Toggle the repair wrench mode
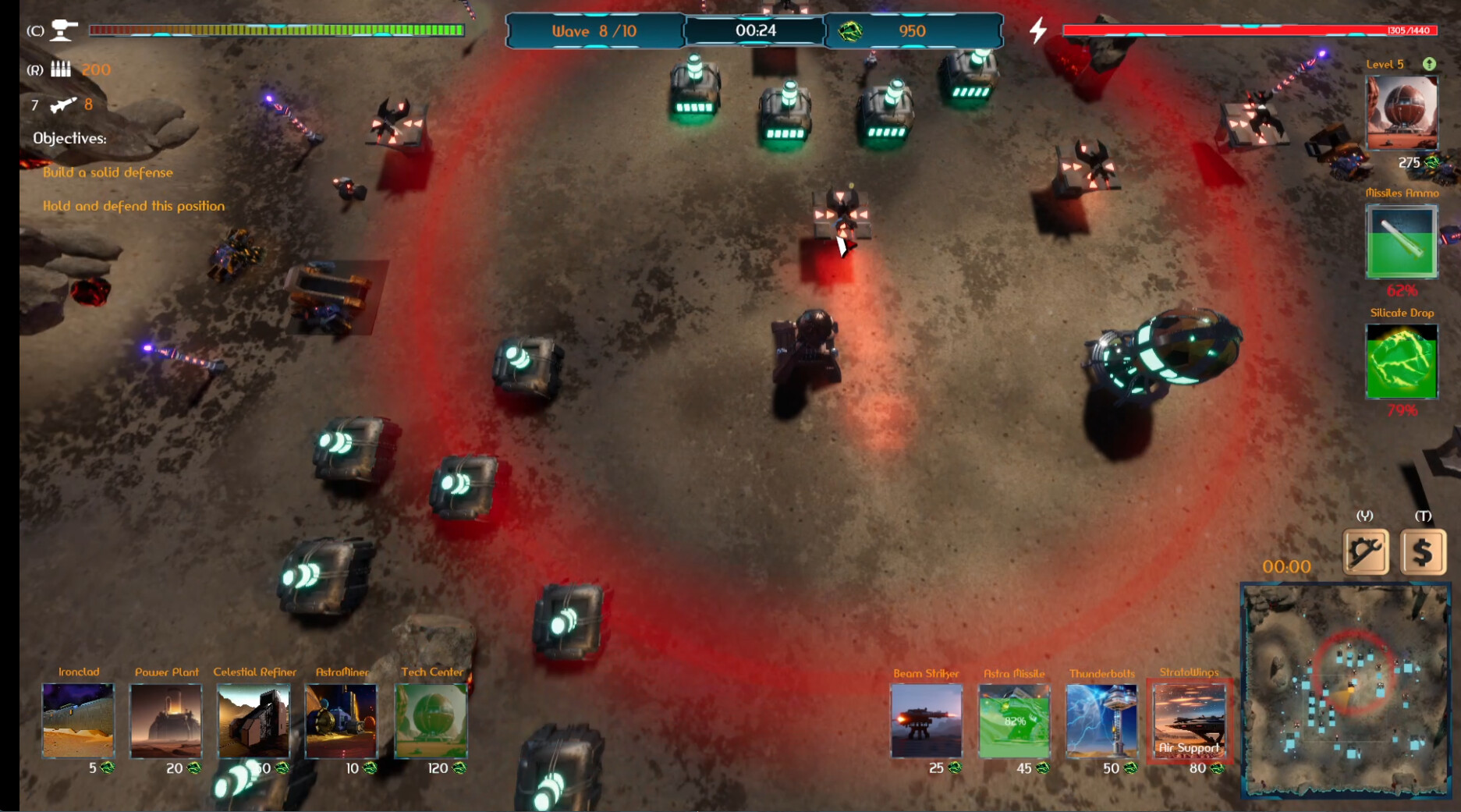The width and height of the screenshot is (1461, 812). pyautogui.click(x=1367, y=551)
